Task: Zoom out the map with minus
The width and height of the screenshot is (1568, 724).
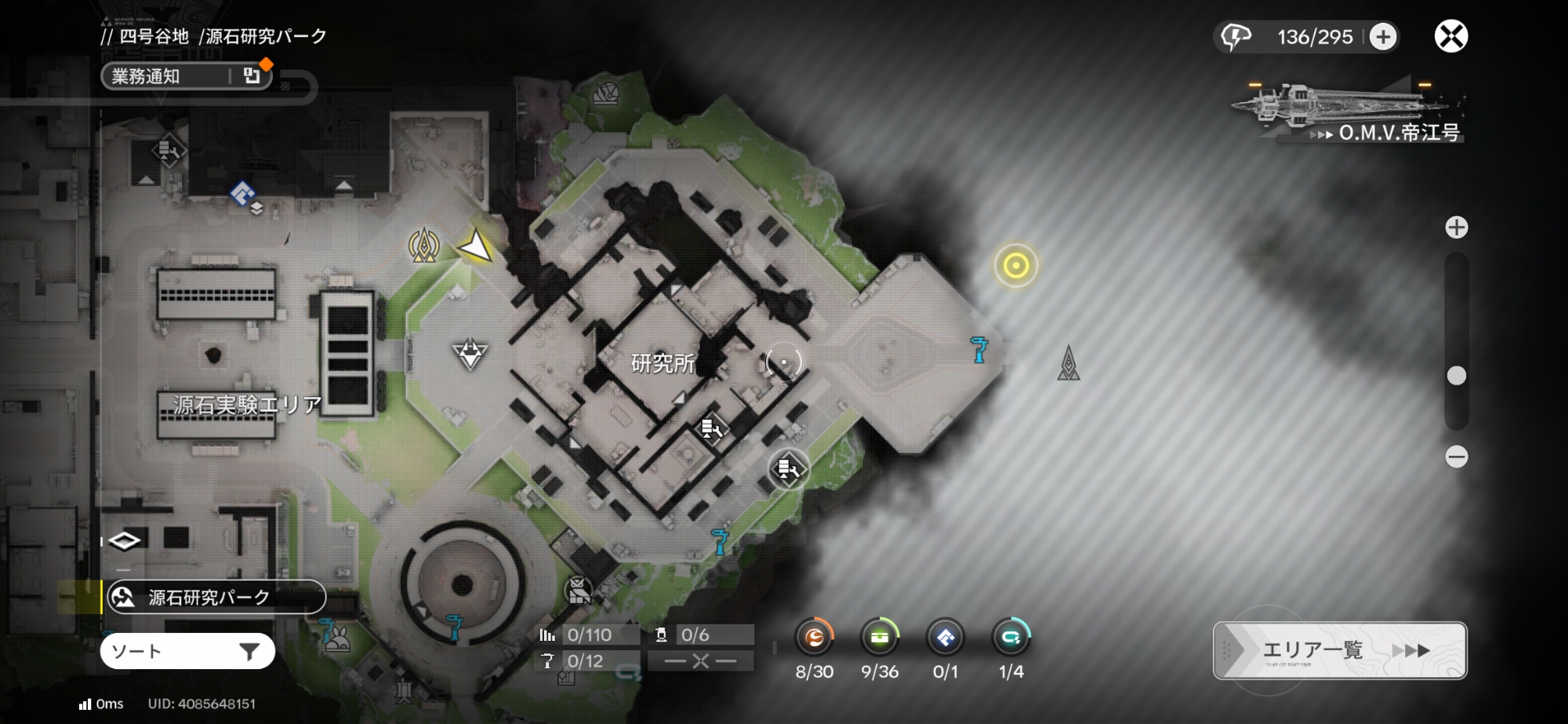Action: pos(1457,457)
